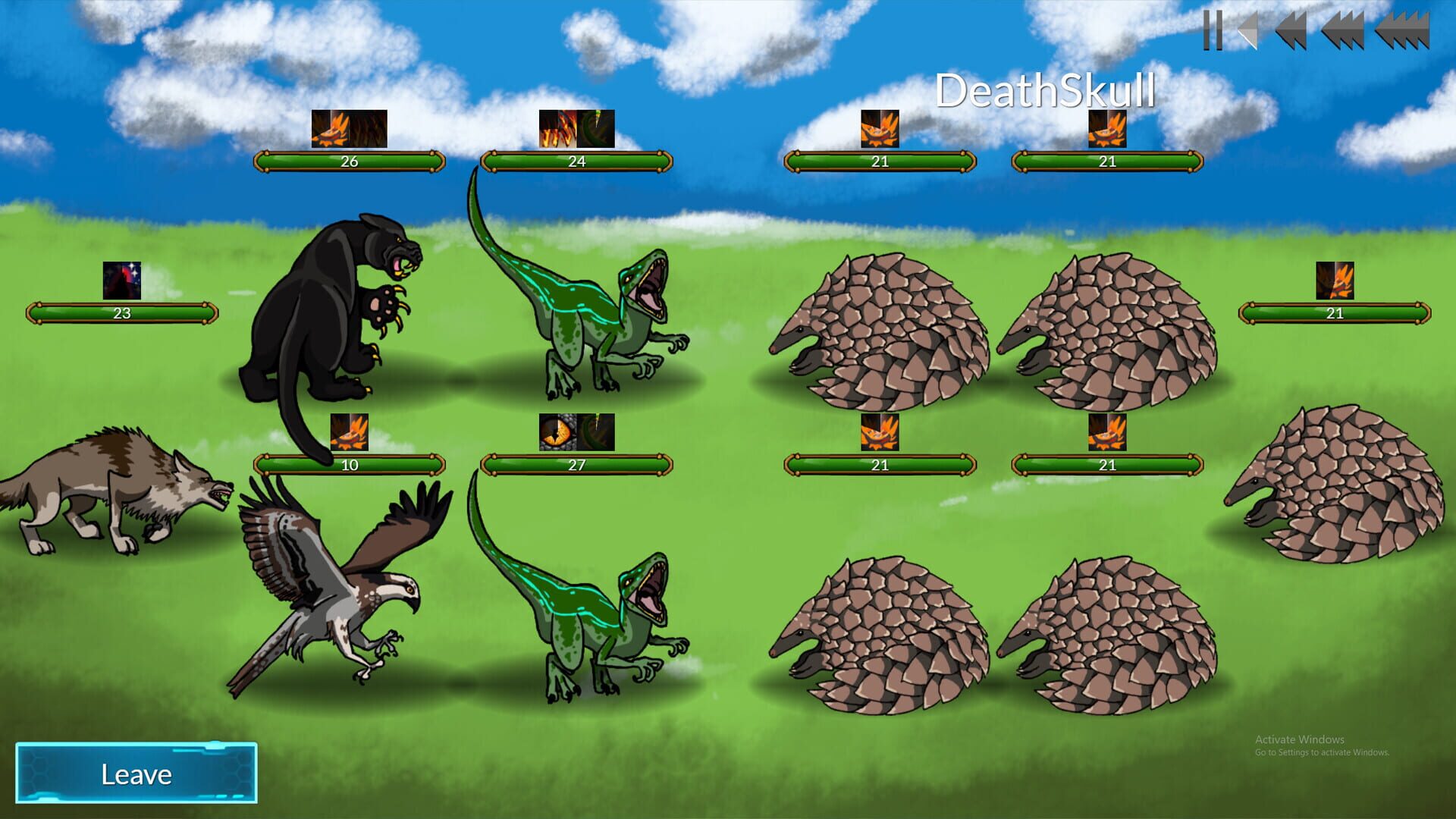Click the burn icon above the eagle's 10 bar

tap(349, 434)
